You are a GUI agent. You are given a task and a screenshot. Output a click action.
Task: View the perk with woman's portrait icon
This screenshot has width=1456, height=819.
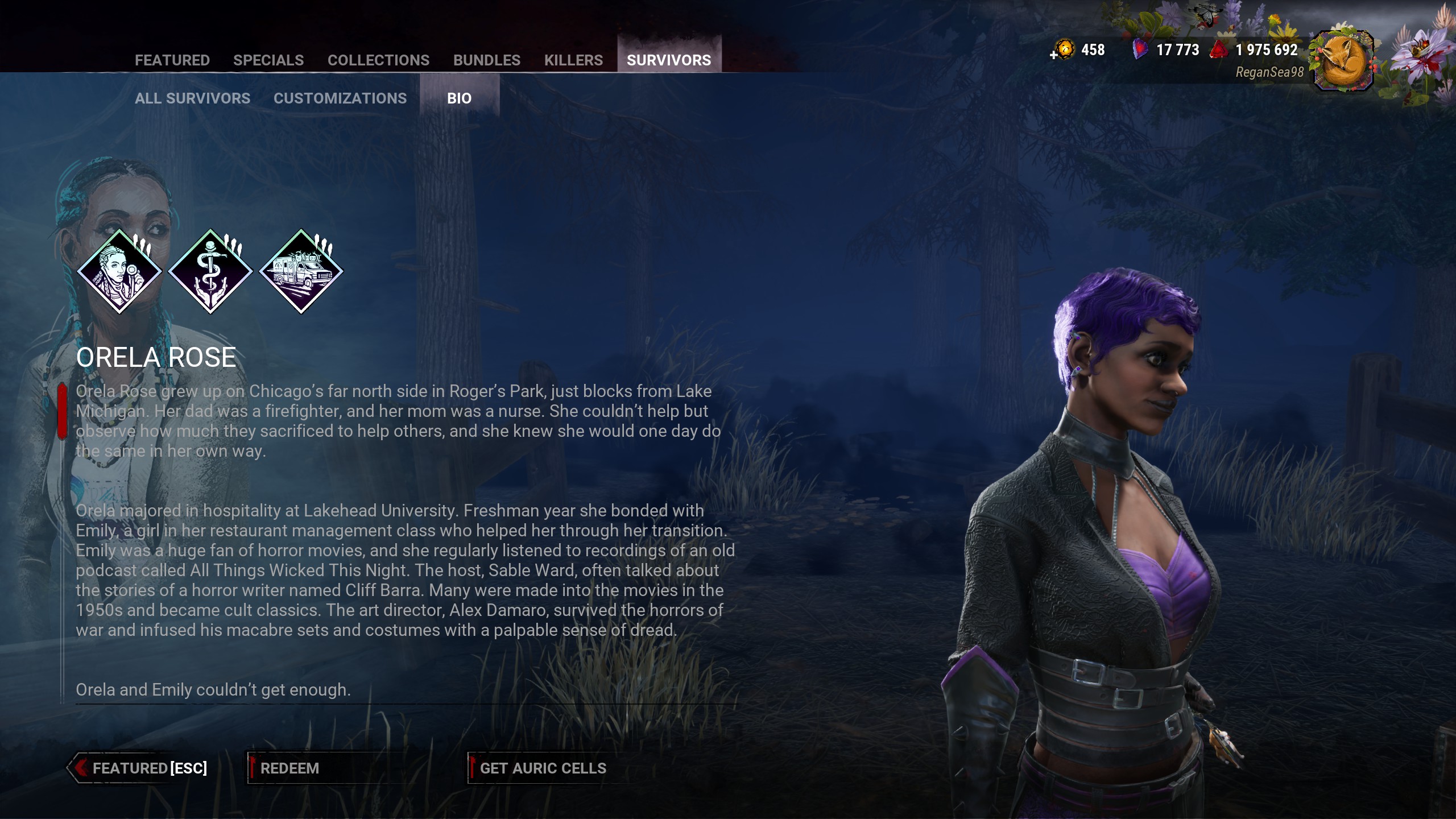[x=119, y=271]
